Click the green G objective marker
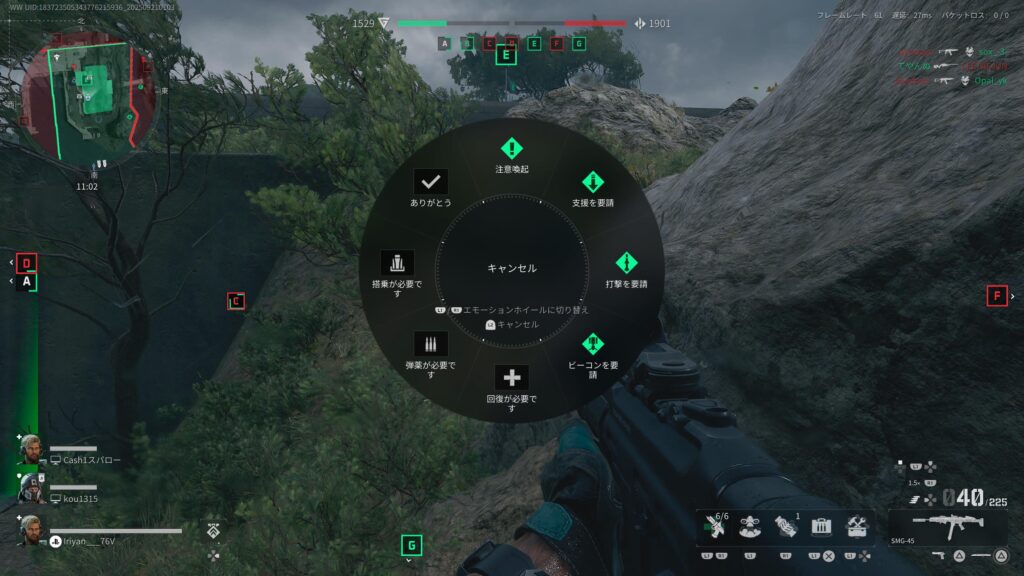1024x576 pixels. click(x=410, y=545)
